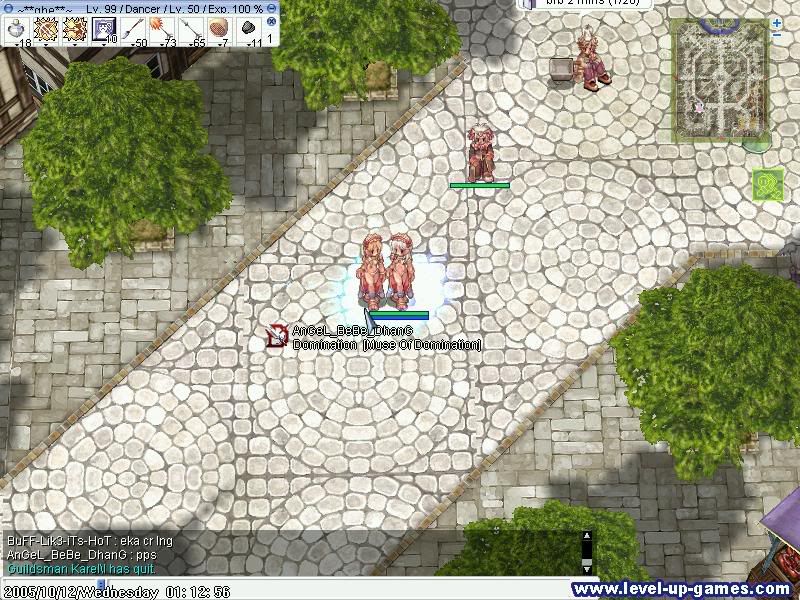800x600 pixels.
Task: Select the dark stone item slot
Action: point(248,28)
